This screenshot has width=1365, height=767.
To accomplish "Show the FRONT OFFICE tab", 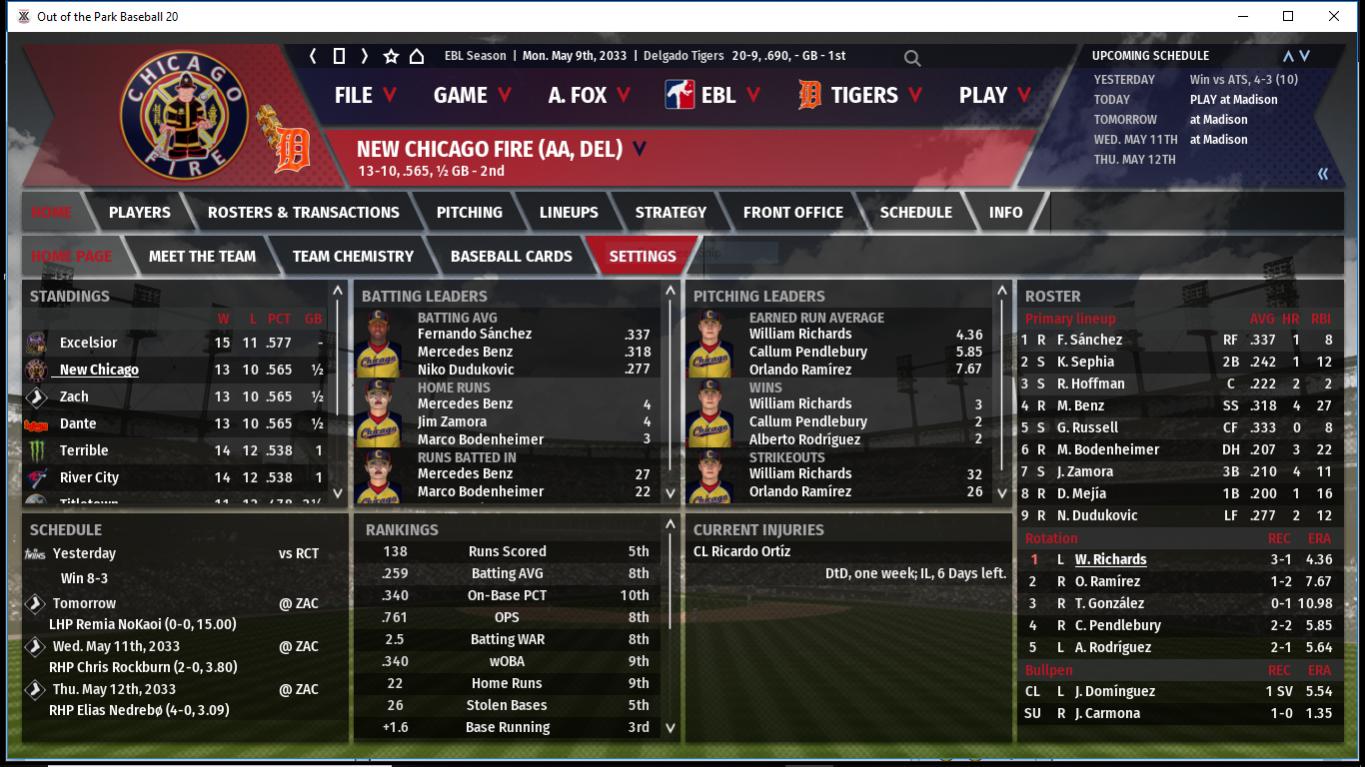I will point(793,212).
